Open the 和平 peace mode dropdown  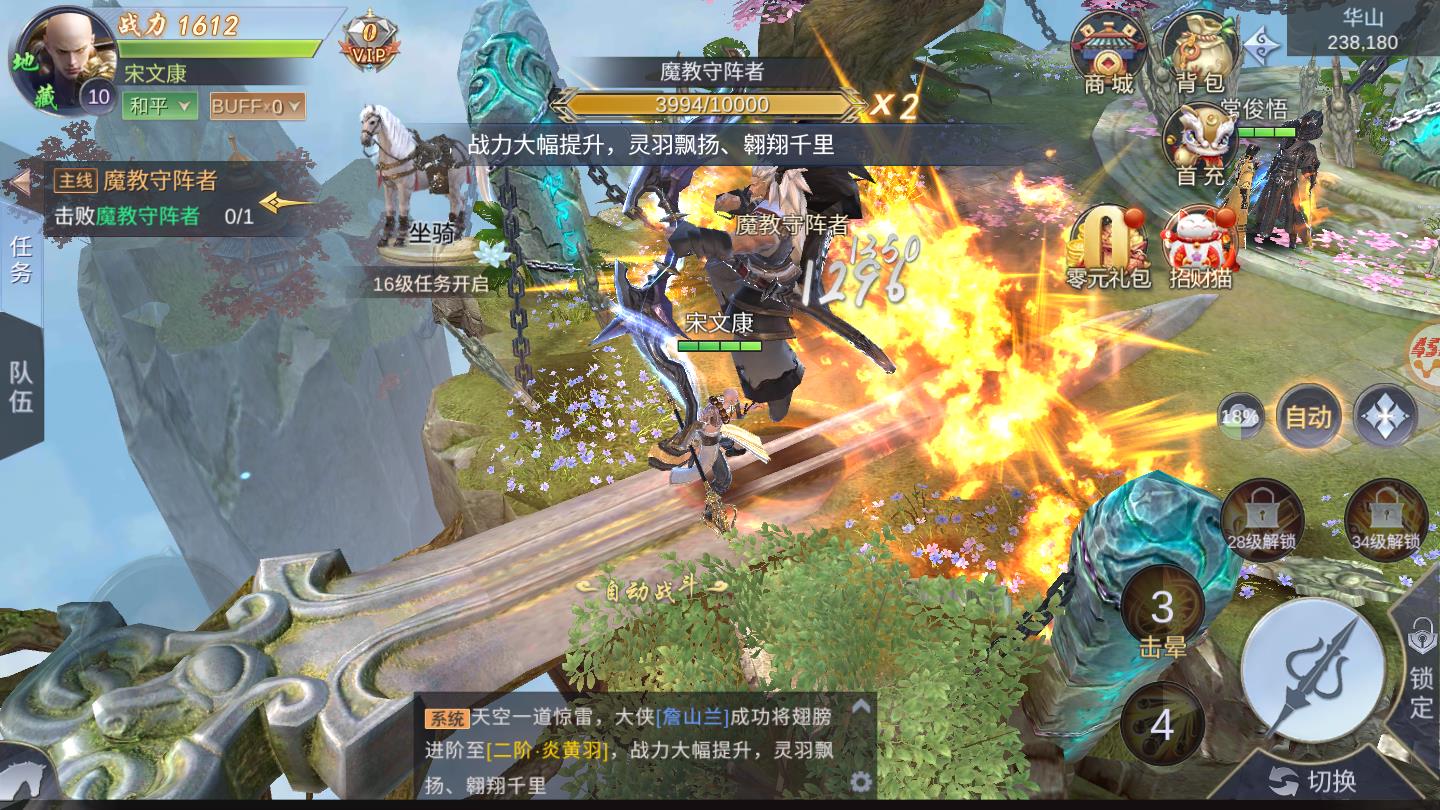click(x=160, y=104)
